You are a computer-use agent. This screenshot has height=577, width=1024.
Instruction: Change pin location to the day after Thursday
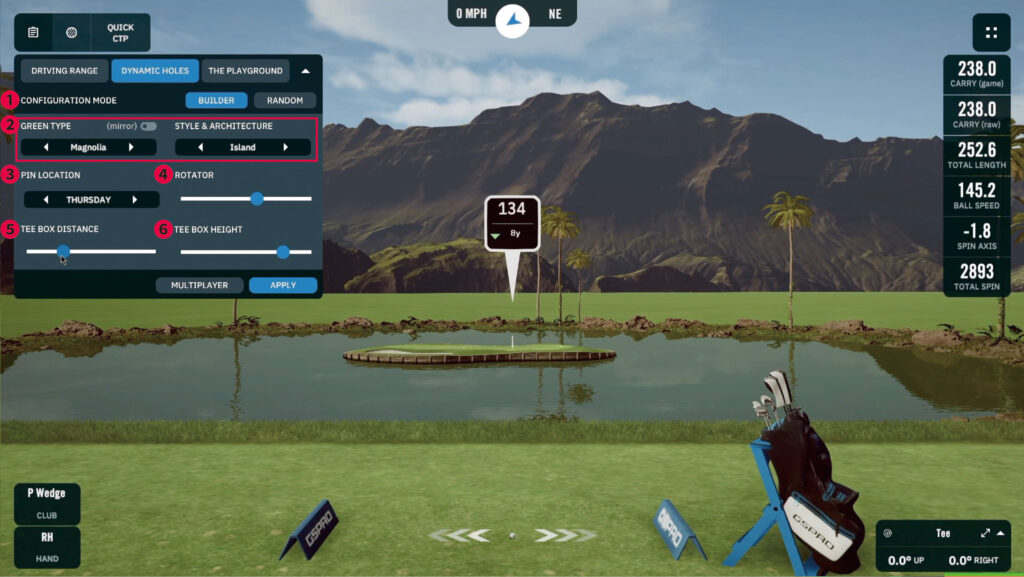(x=134, y=200)
